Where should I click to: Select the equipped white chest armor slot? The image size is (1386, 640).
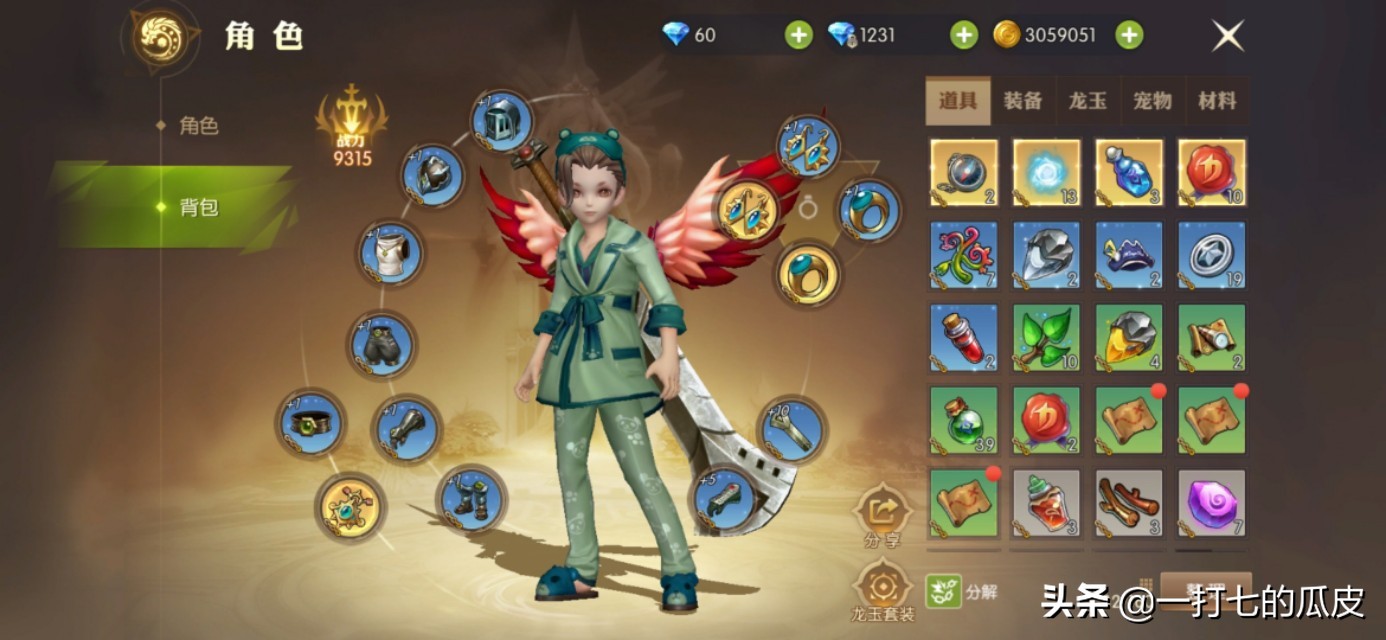(x=391, y=252)
